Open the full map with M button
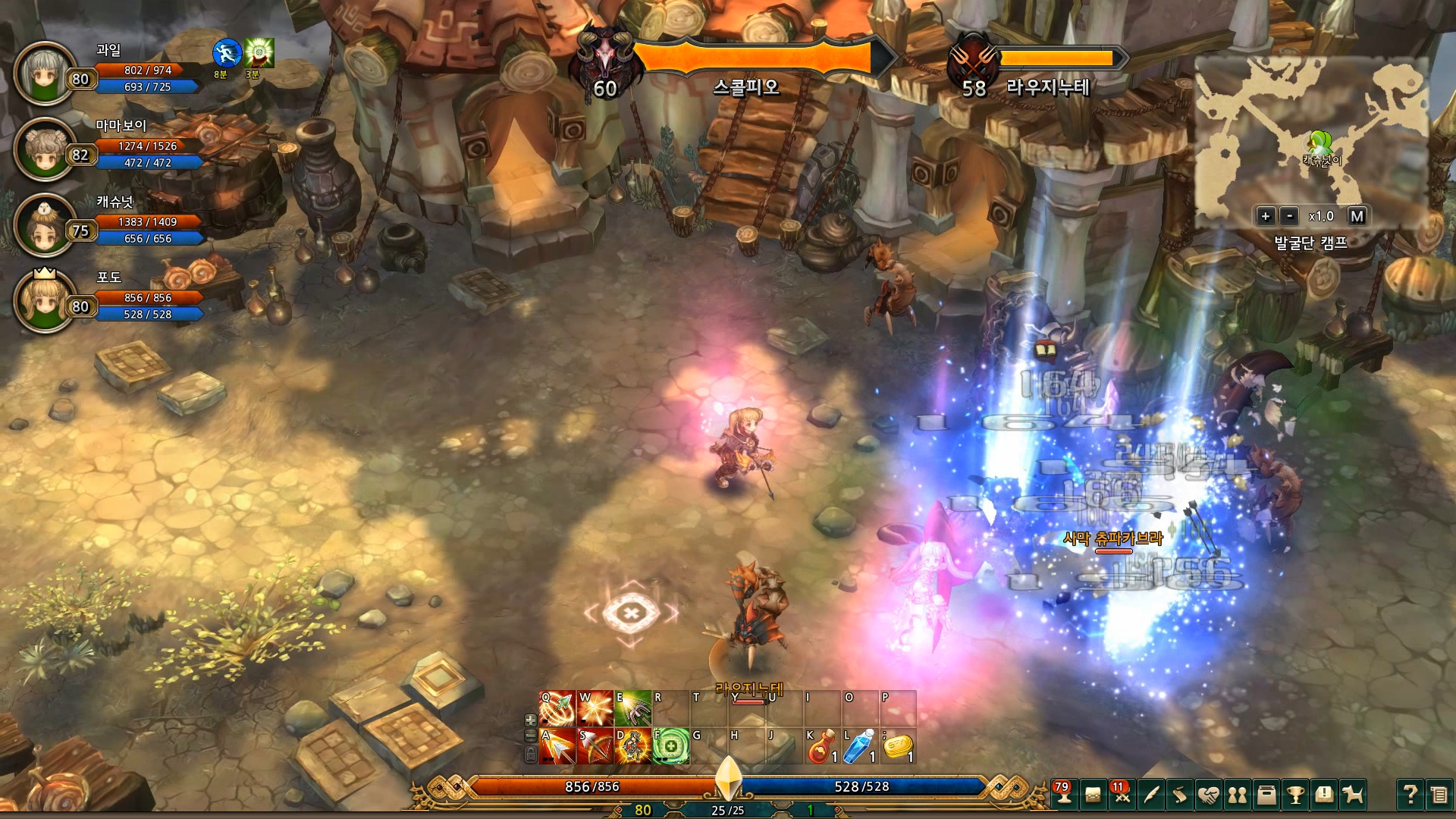This screenshot has height=819, width=1456. tap(1357, 216)
